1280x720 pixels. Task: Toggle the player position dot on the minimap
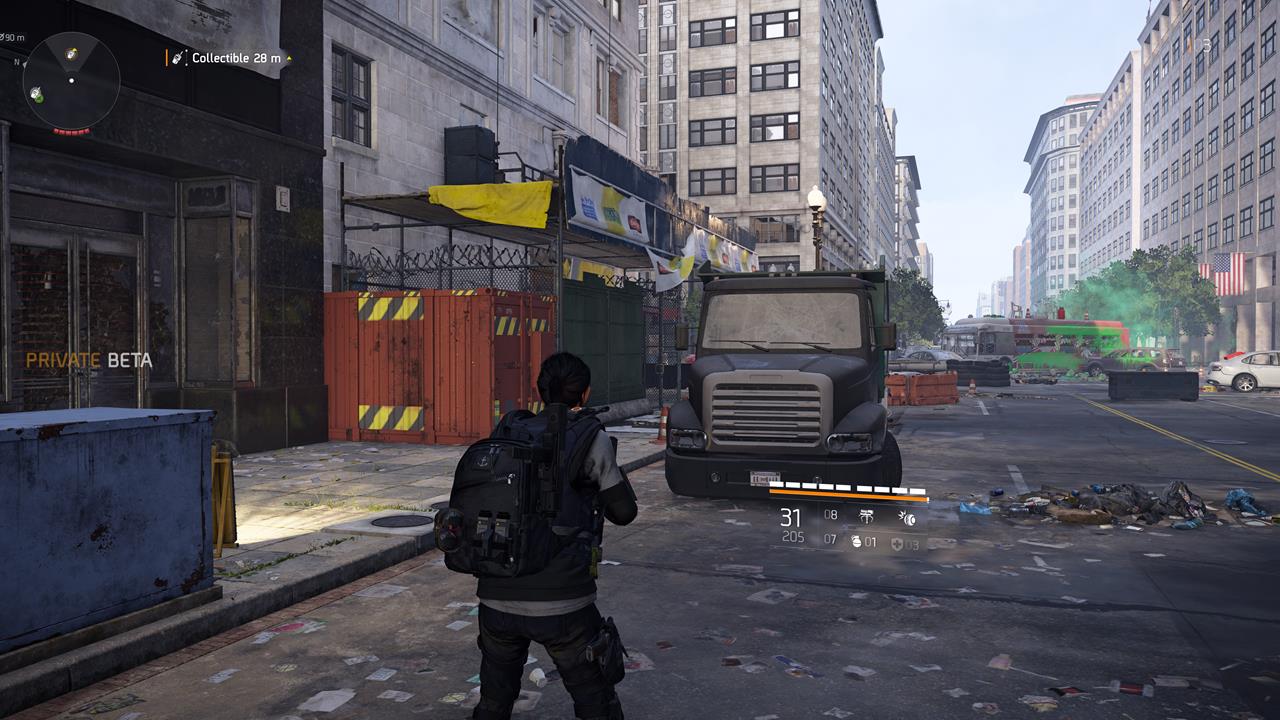(71, 80)
